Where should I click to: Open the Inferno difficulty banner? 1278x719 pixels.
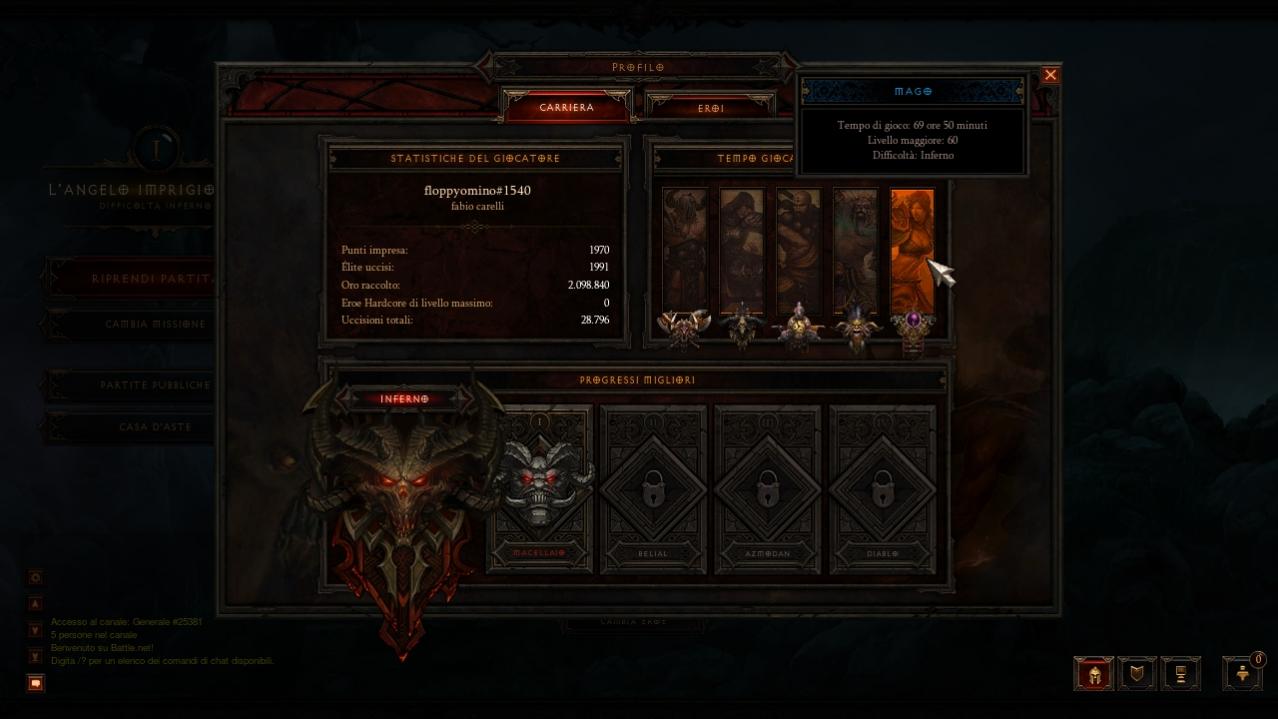click(404, 399)
